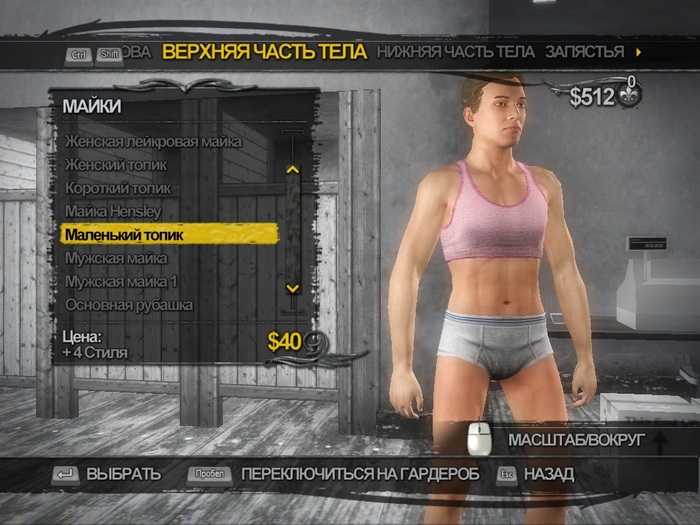Viewport: 700px width, 525px height.
Task: Click the list's up arrow
Action: (x=292, y=169)
